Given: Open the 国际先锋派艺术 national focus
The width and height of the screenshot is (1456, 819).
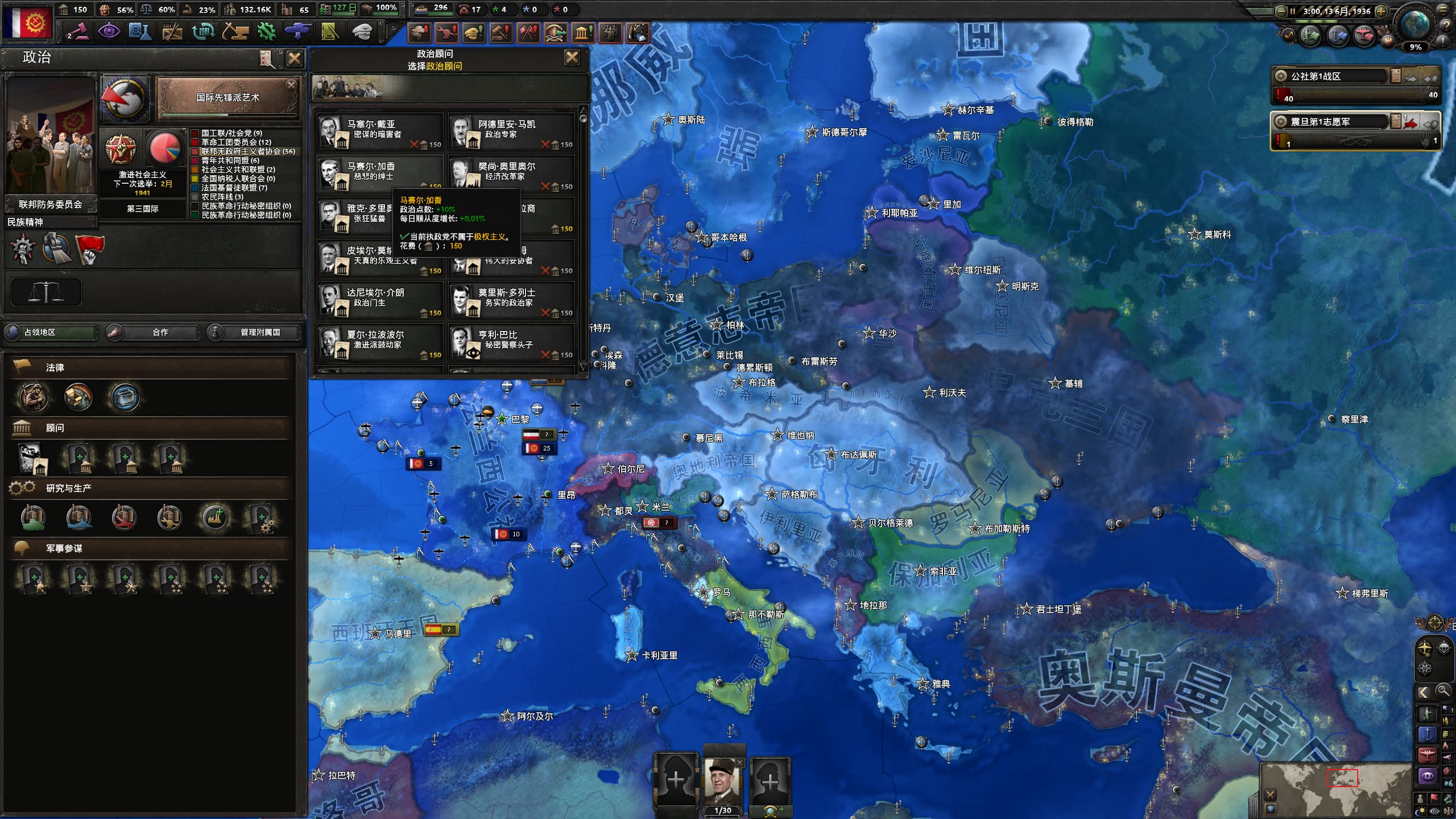Looking at the screenshot, I should click(227, 98).
